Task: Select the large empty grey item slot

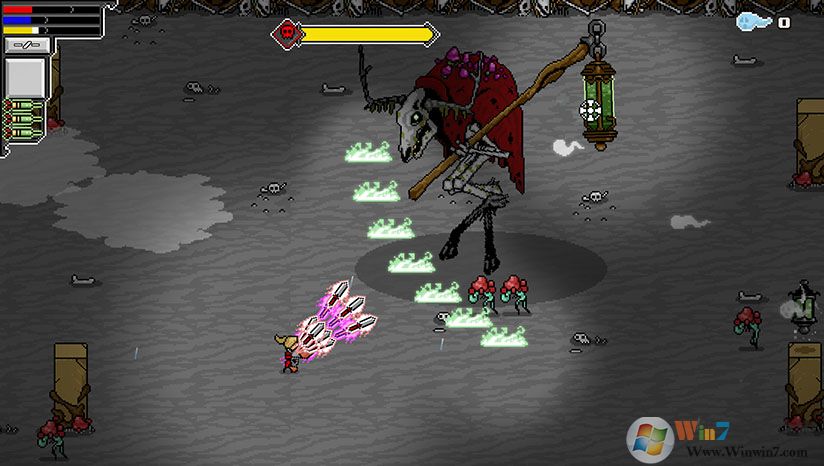Action: 27,76
